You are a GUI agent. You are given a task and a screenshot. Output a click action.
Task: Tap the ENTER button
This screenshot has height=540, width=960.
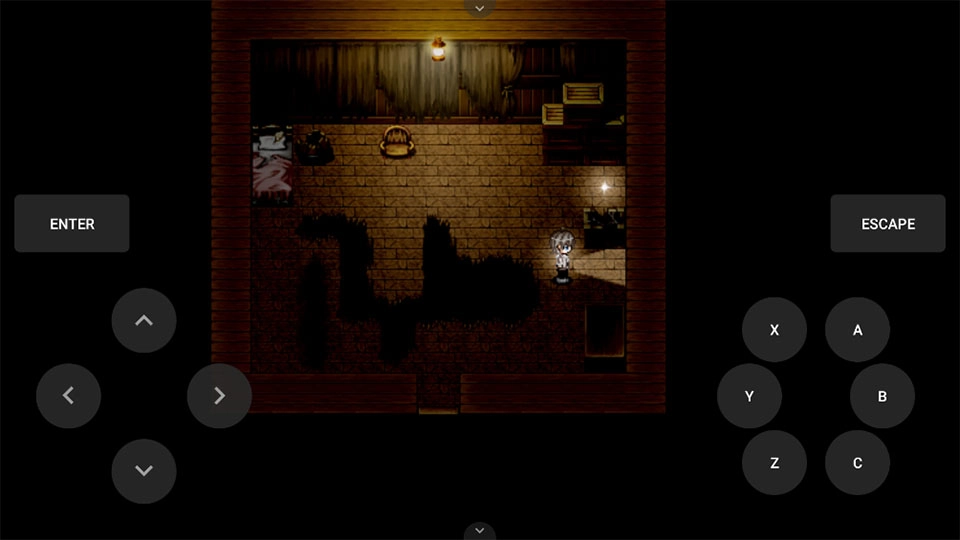(x=72, y=224)
